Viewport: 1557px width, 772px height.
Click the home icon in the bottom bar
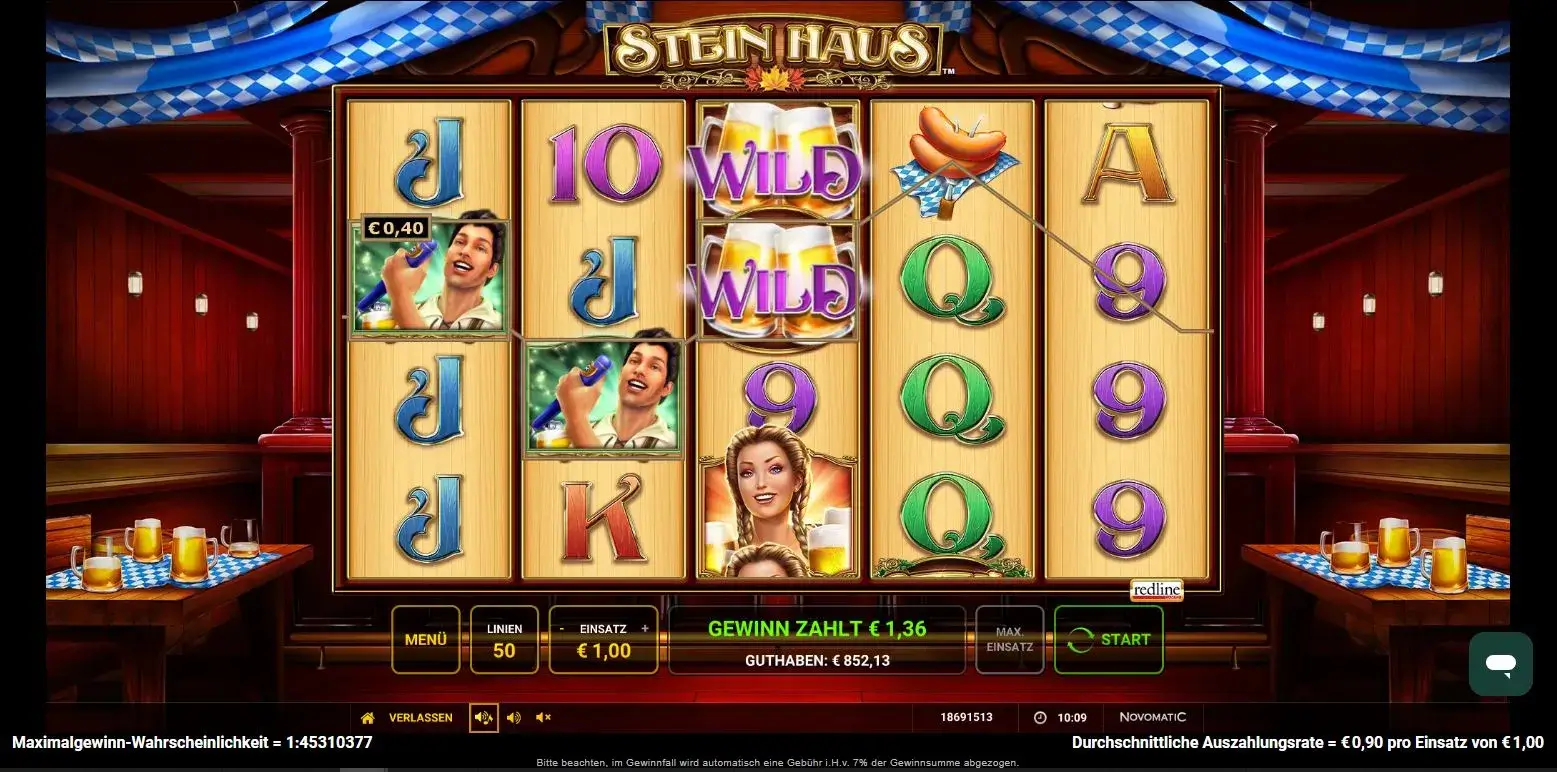[x=368, y=717]
